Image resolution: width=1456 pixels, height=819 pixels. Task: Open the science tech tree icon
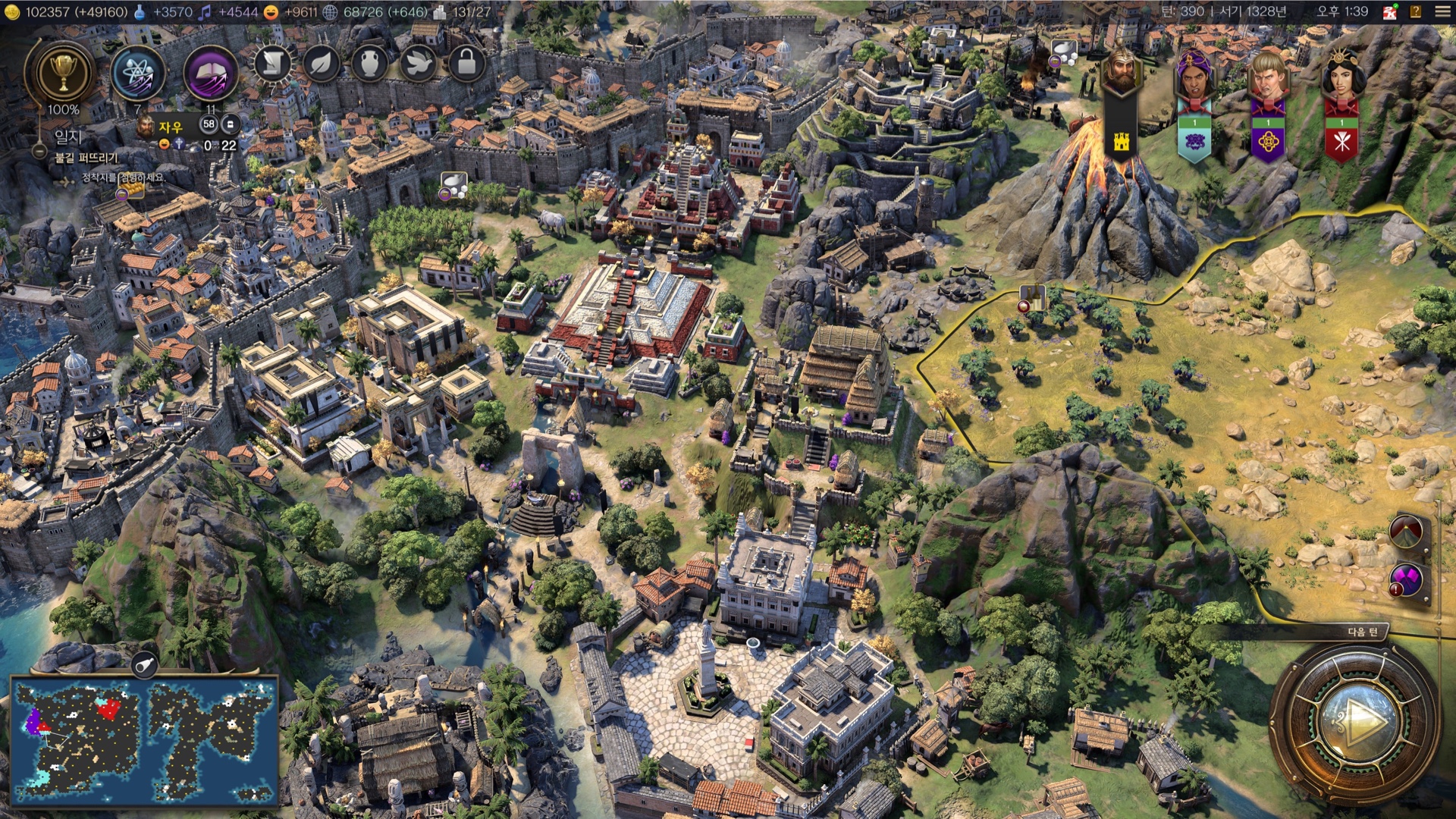(137, 75)
